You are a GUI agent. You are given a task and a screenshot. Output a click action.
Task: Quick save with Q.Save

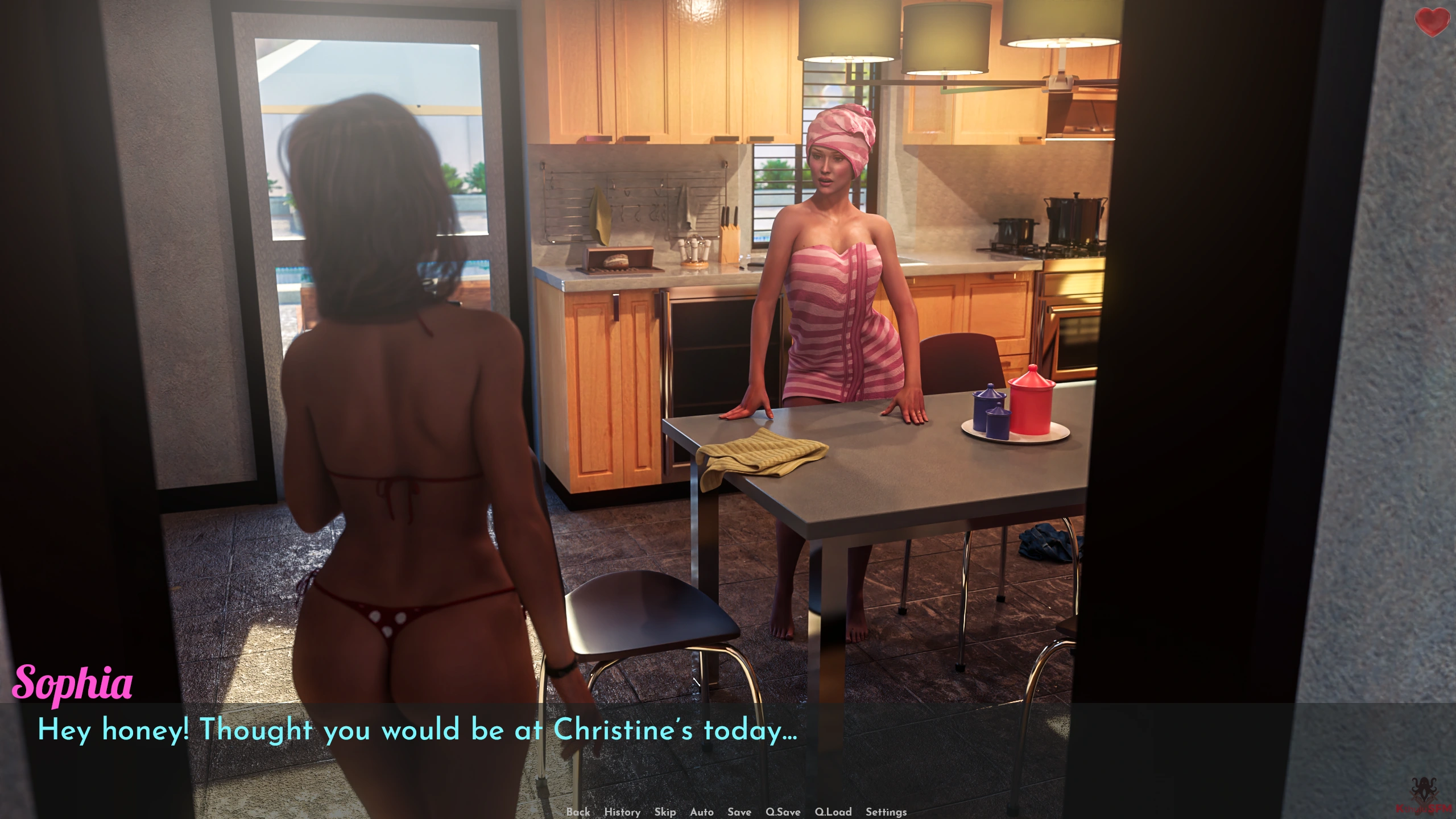(783, 812)
